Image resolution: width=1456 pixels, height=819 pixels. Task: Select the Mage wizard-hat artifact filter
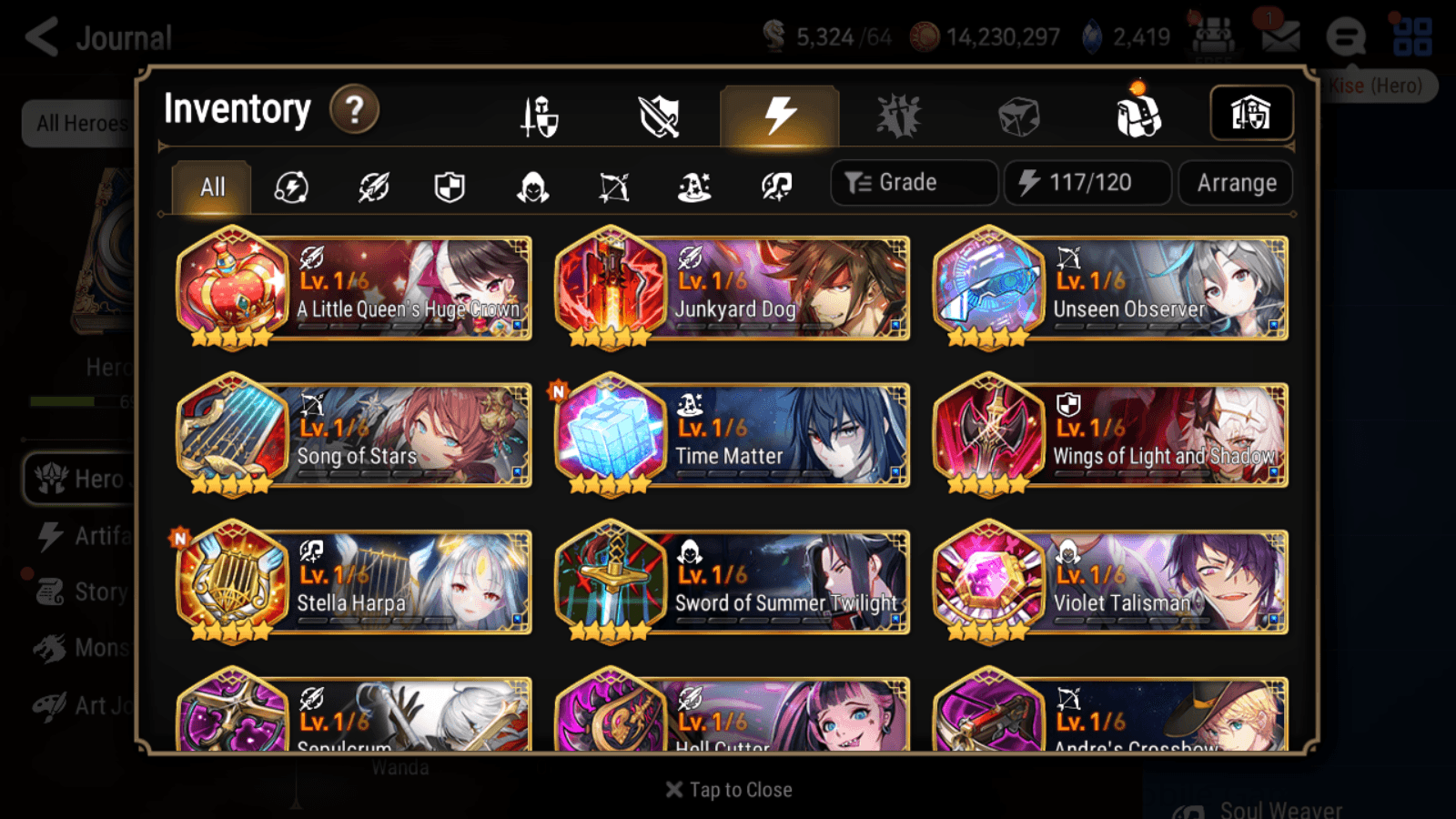(694, 187)
